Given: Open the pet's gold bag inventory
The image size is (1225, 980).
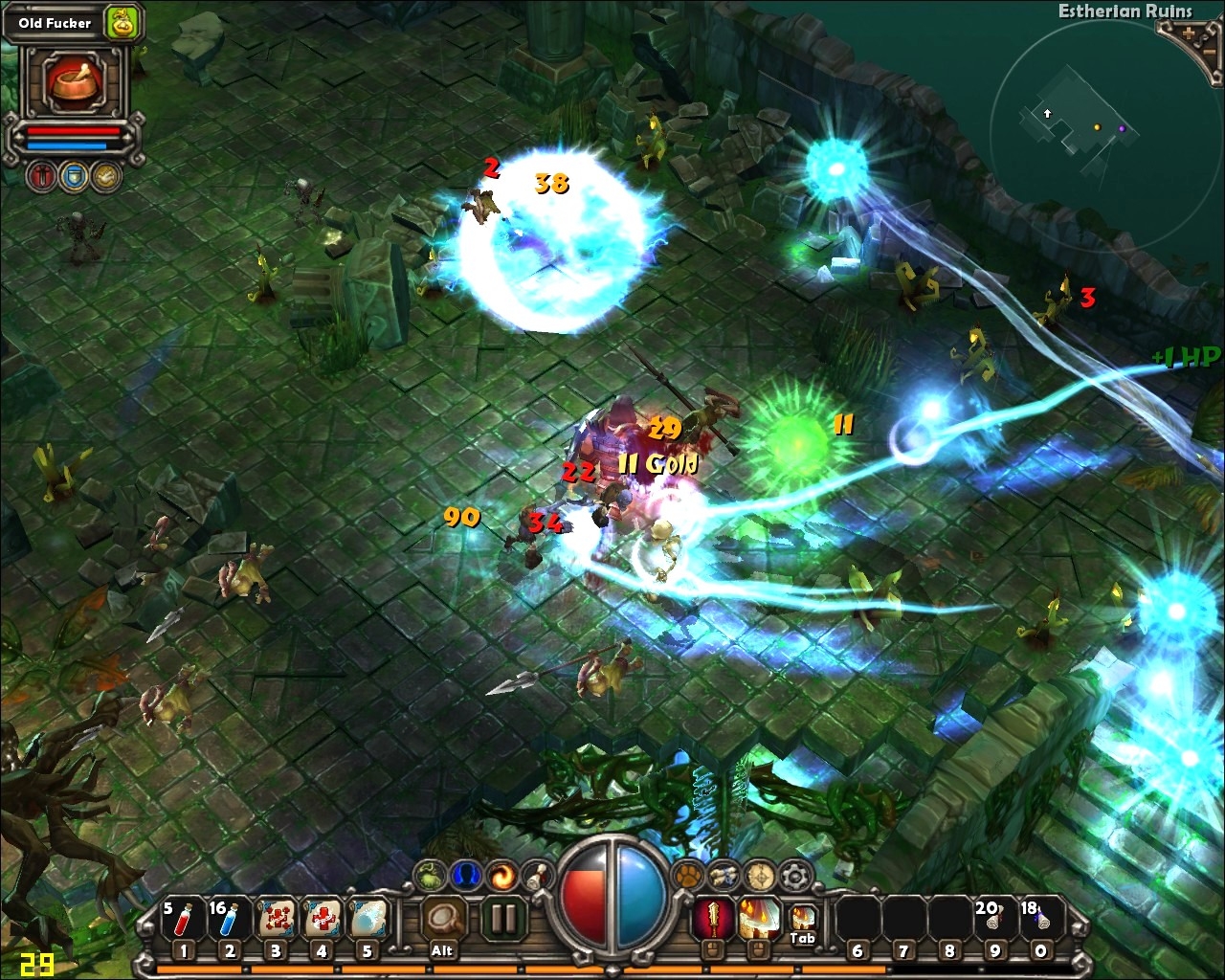Looking at the screenshot, I should click(122, 23).
